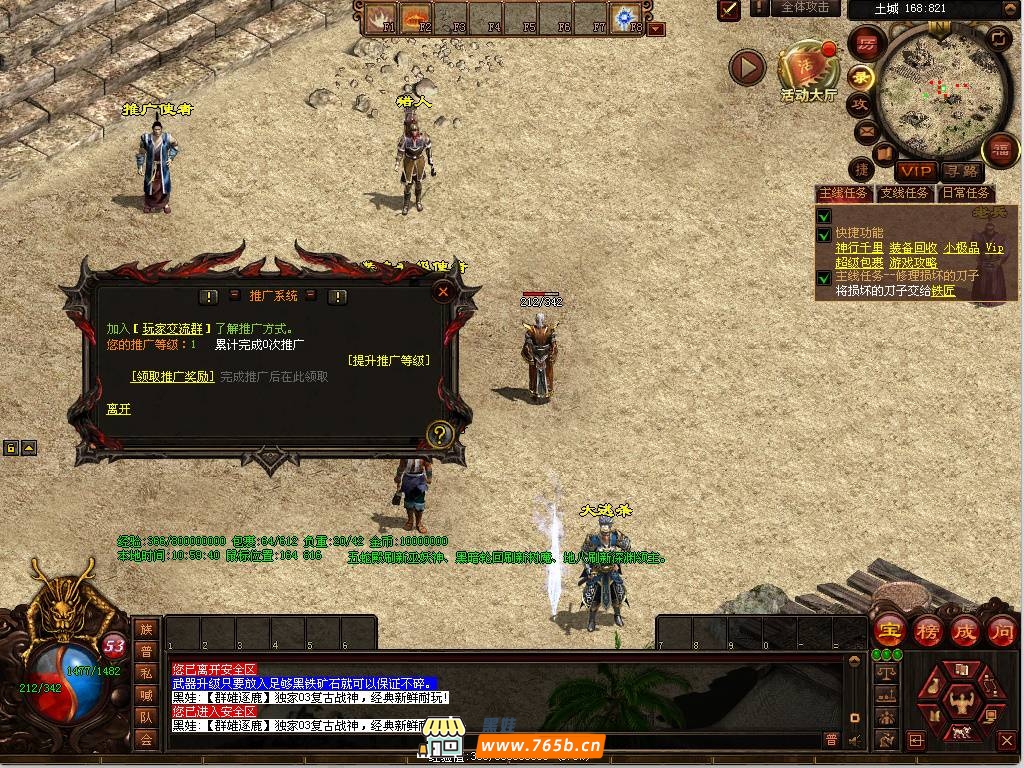Choose 提升推广等级 option
The image size is (1024, 768).
pyautogui.click(x=389, y=360)
